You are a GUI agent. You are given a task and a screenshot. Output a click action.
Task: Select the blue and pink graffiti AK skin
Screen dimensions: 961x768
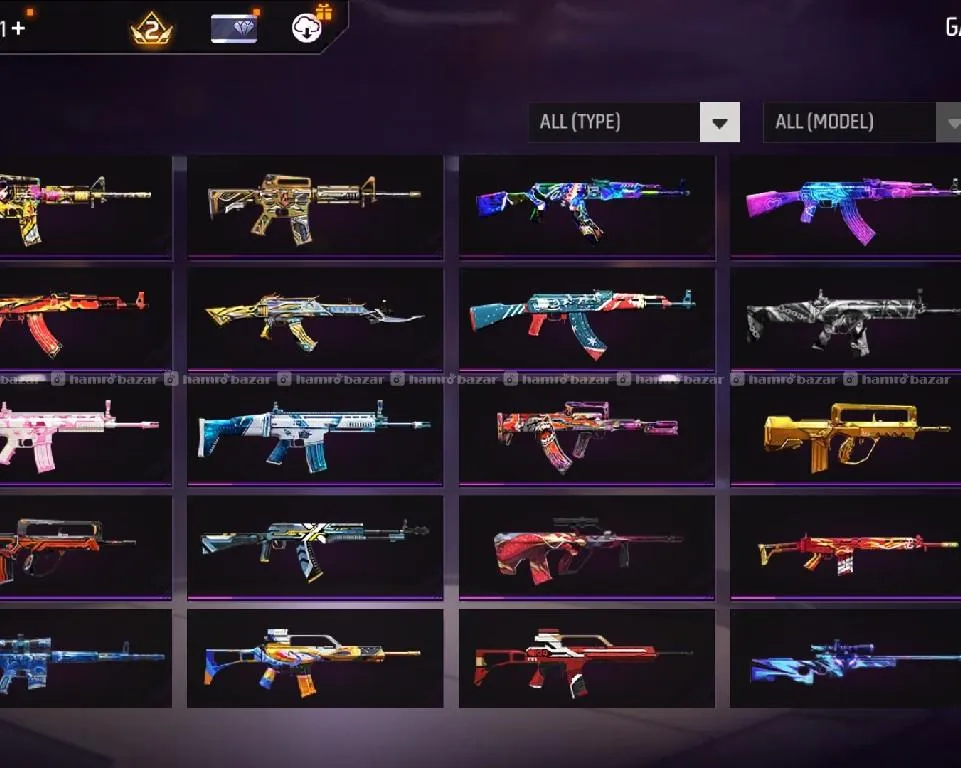click(x=587, y=205)
